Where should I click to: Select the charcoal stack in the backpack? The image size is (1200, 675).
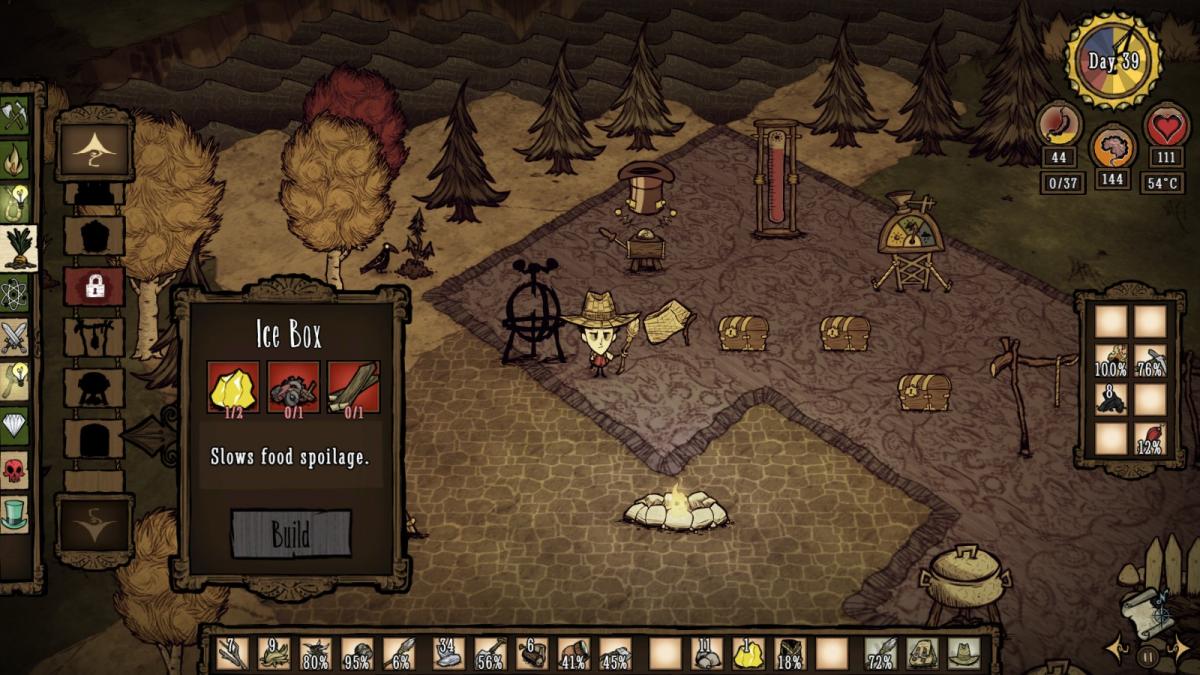[x=1110, y=399]
